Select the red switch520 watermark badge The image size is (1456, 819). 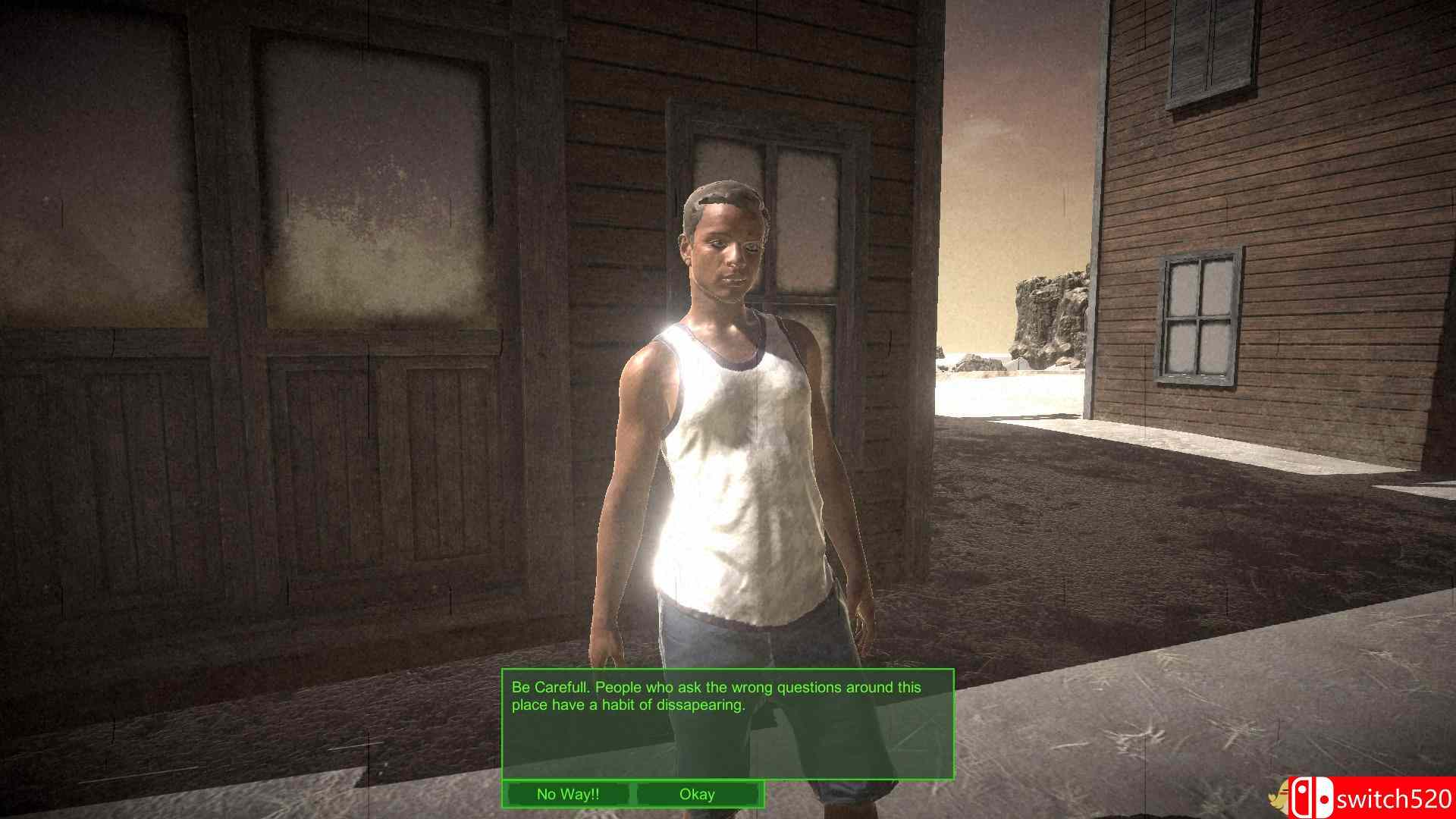1373,796
